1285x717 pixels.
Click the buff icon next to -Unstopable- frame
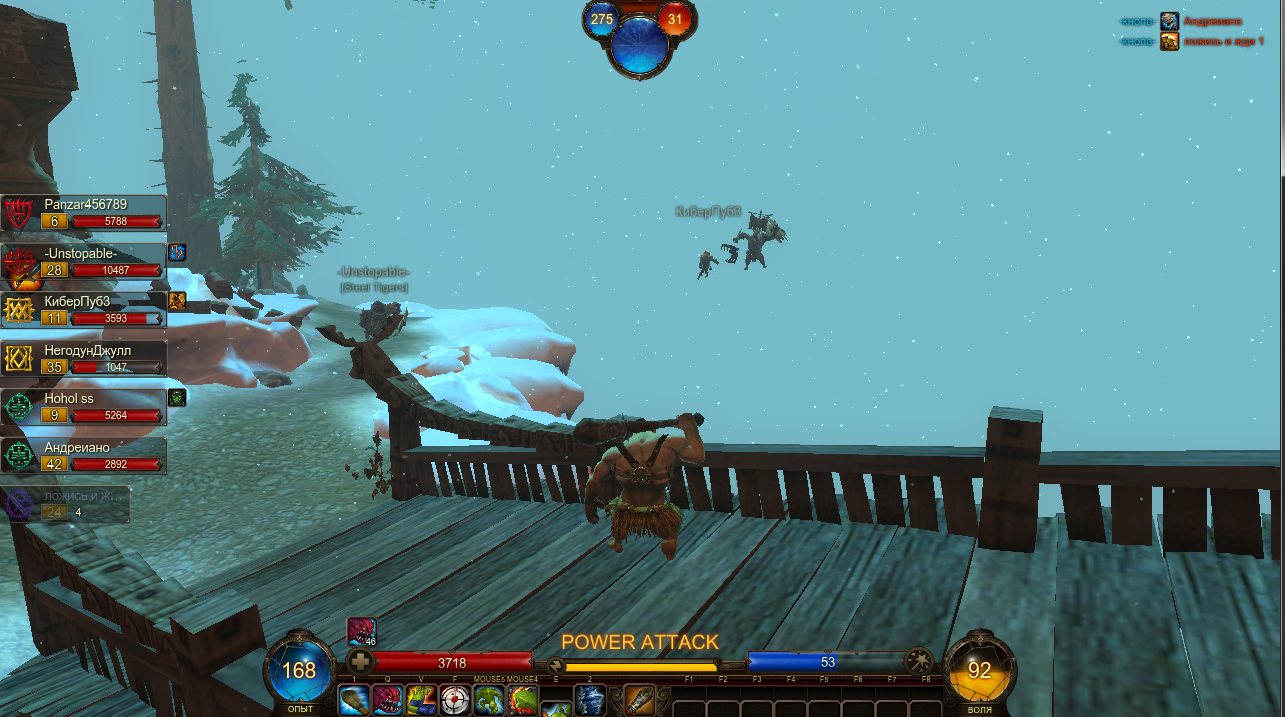pyautogui.click(x=177, y=252)
